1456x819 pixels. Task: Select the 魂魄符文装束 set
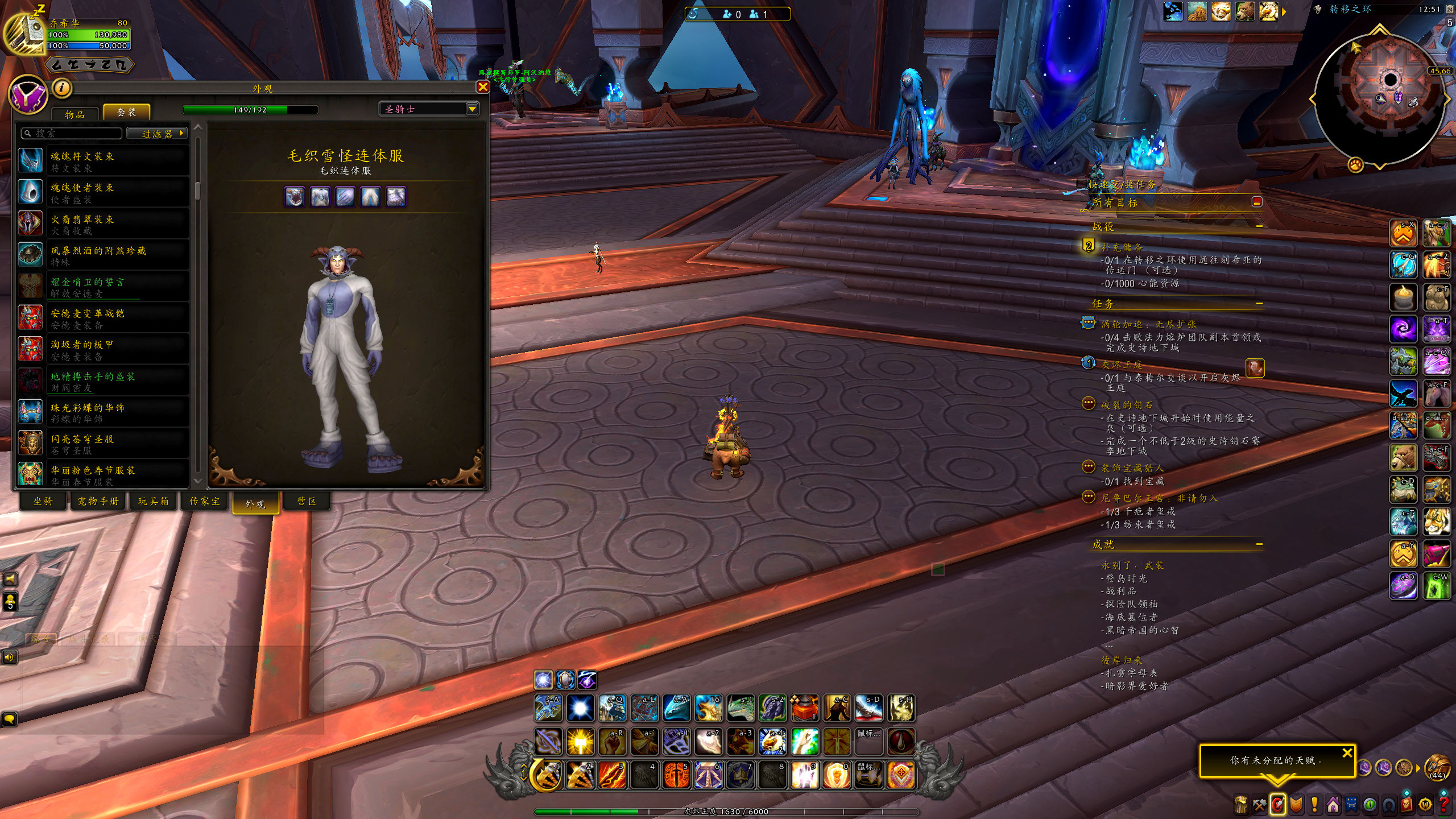tap(103, 161)
